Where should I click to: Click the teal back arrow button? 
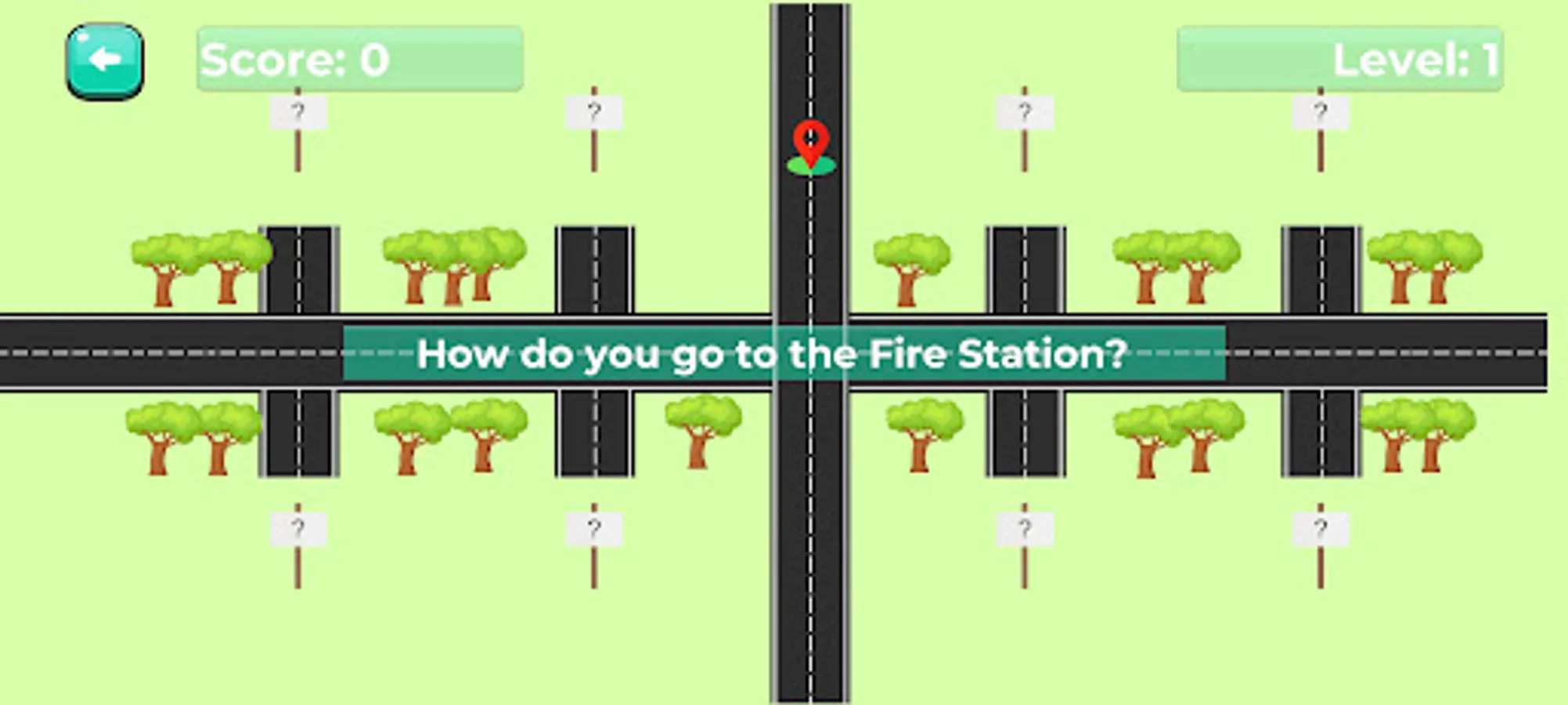tap(106, 61)
